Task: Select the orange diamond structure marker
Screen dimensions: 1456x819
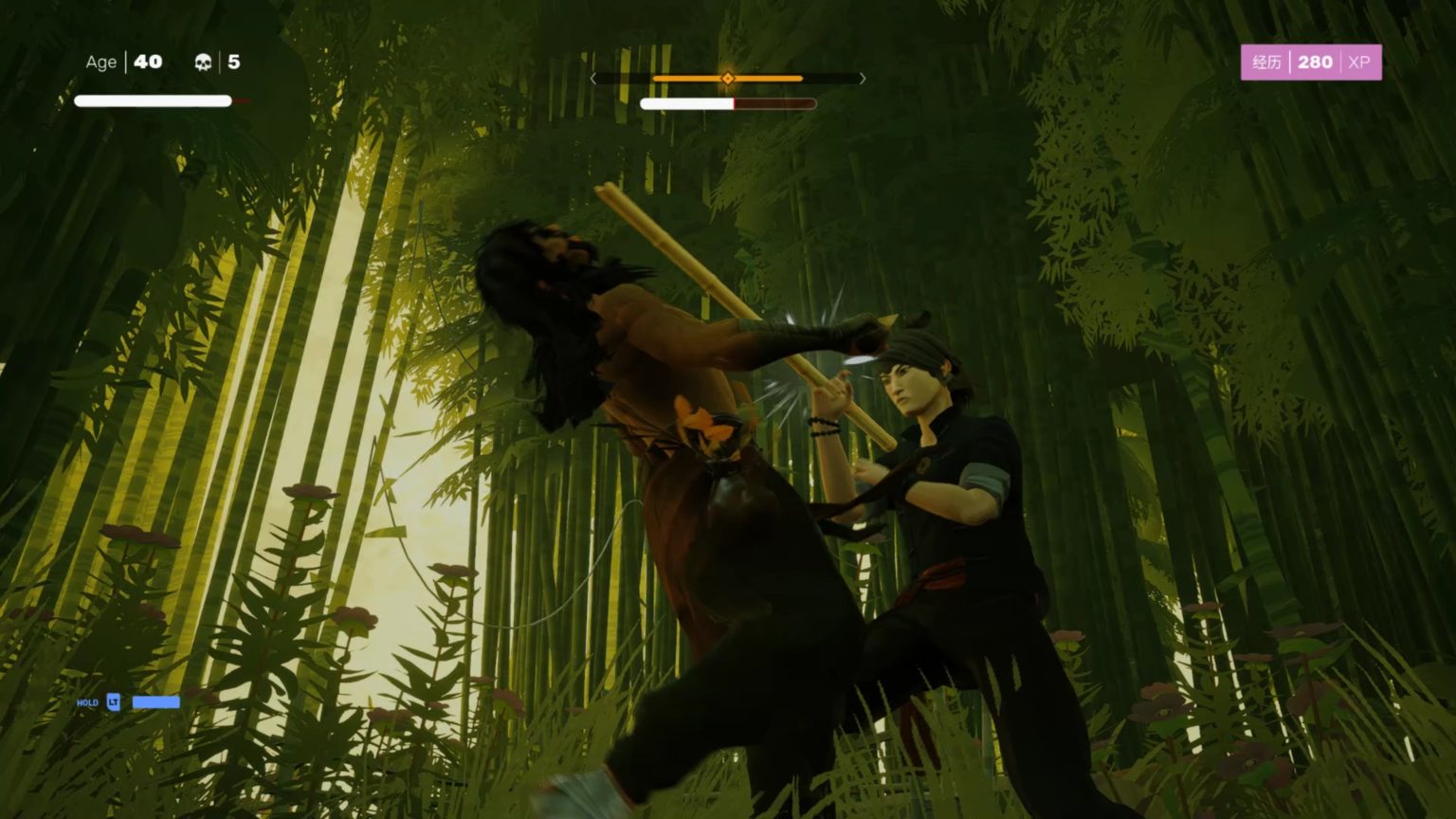Action: point(727,78)
